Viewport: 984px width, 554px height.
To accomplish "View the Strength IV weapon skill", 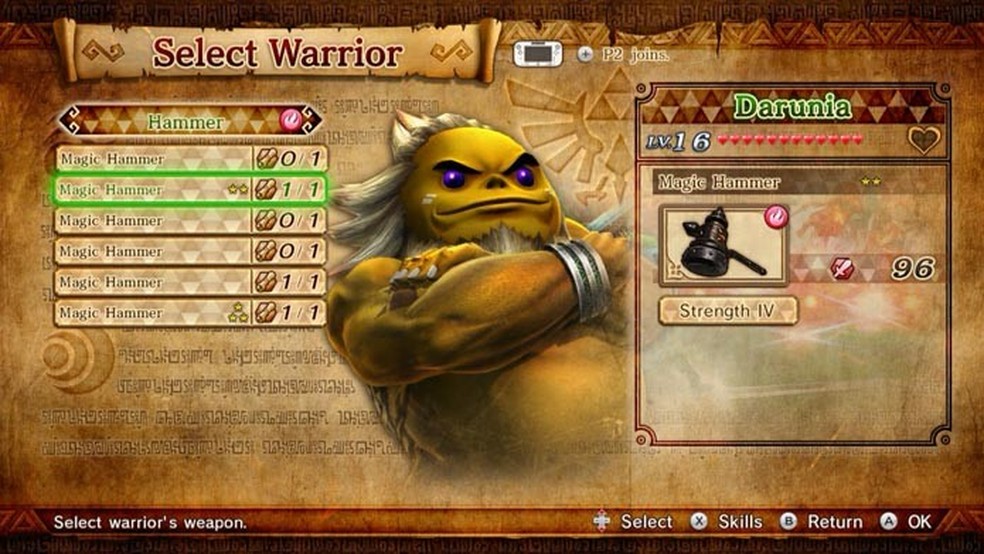I will 728,310.
